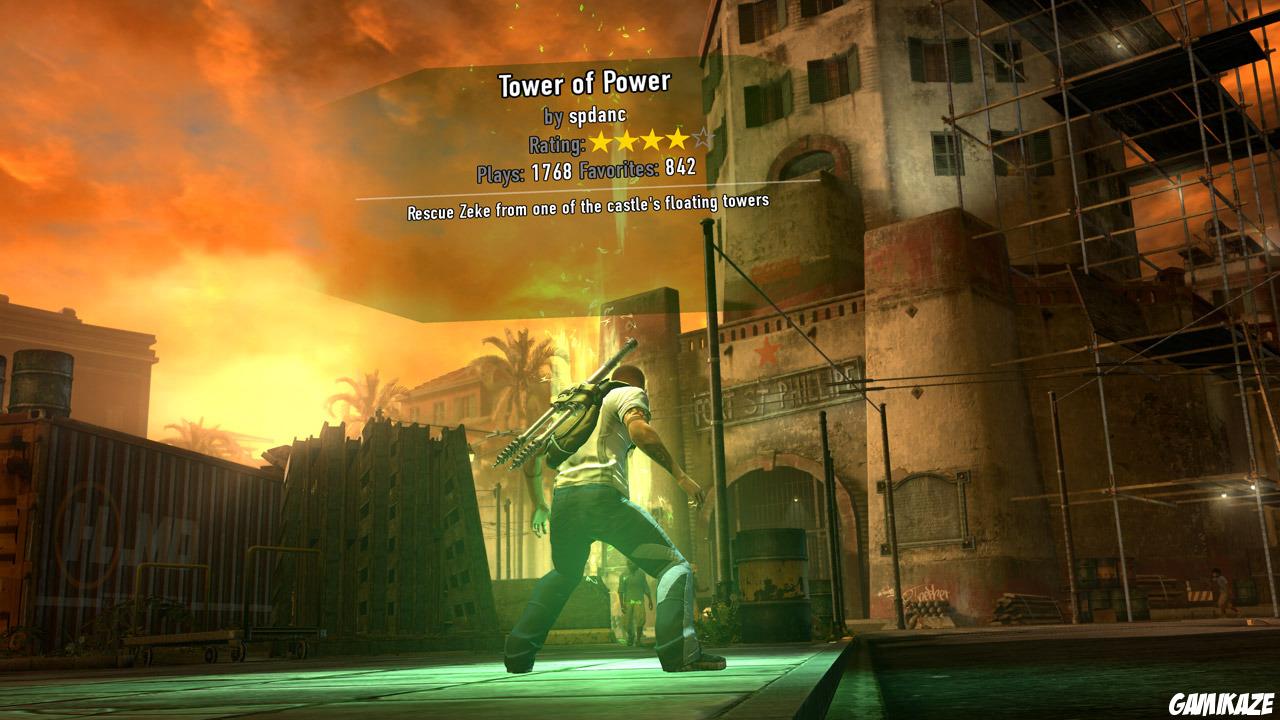Toggle the fifth star to rate five stars
The height and width of the screenshot is (720, 1280).
pos(702,139)
